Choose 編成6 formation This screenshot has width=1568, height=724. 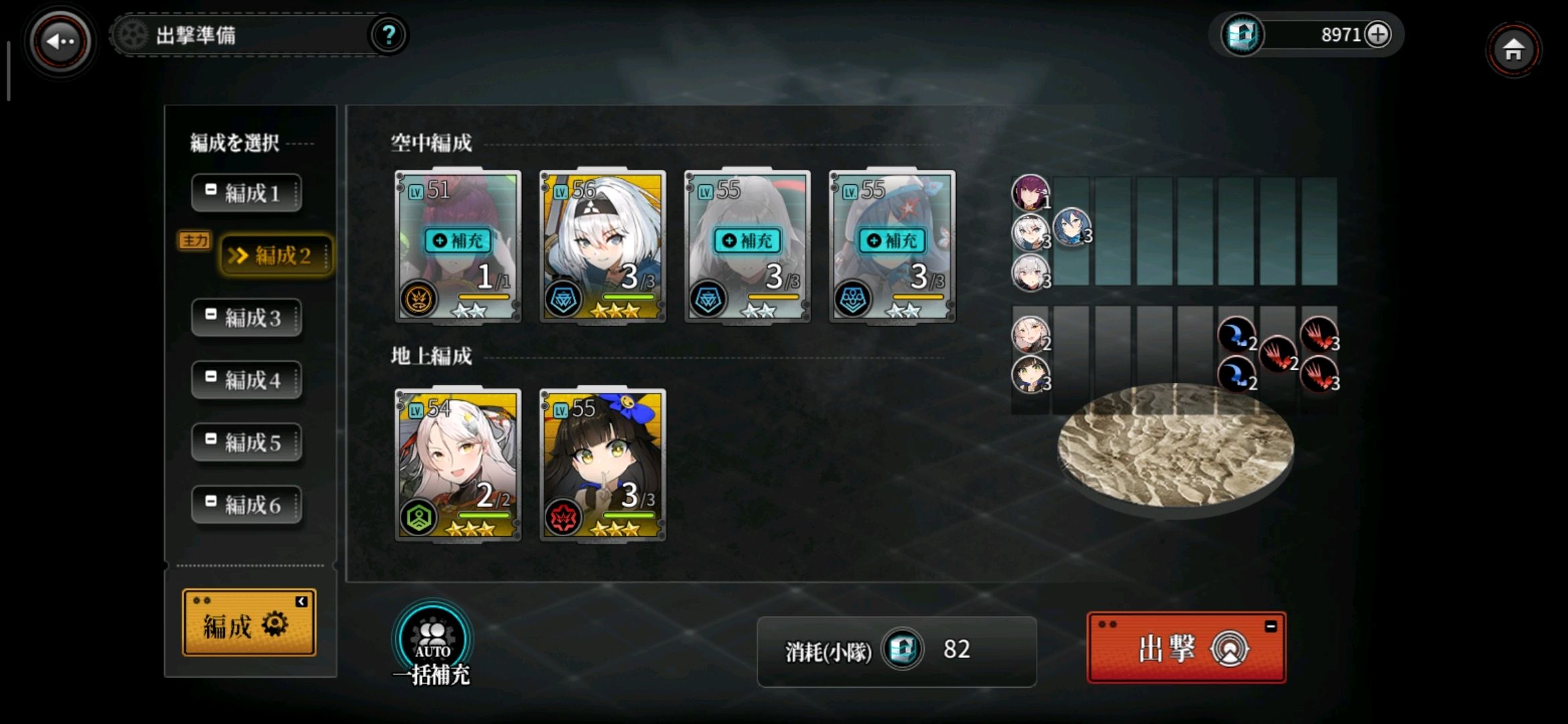[x=246, y=505]
